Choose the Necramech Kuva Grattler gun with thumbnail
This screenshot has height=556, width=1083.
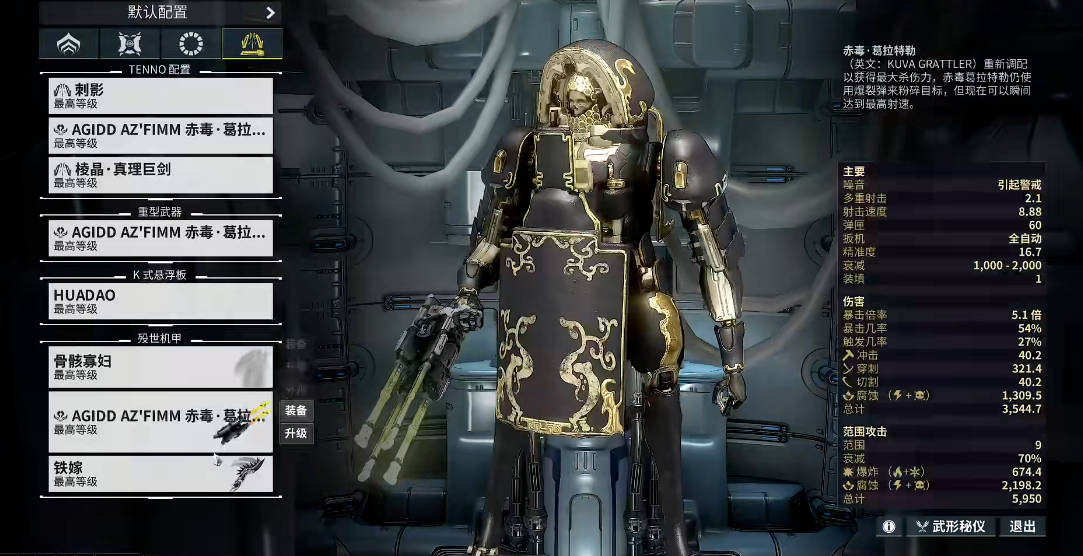161,421
